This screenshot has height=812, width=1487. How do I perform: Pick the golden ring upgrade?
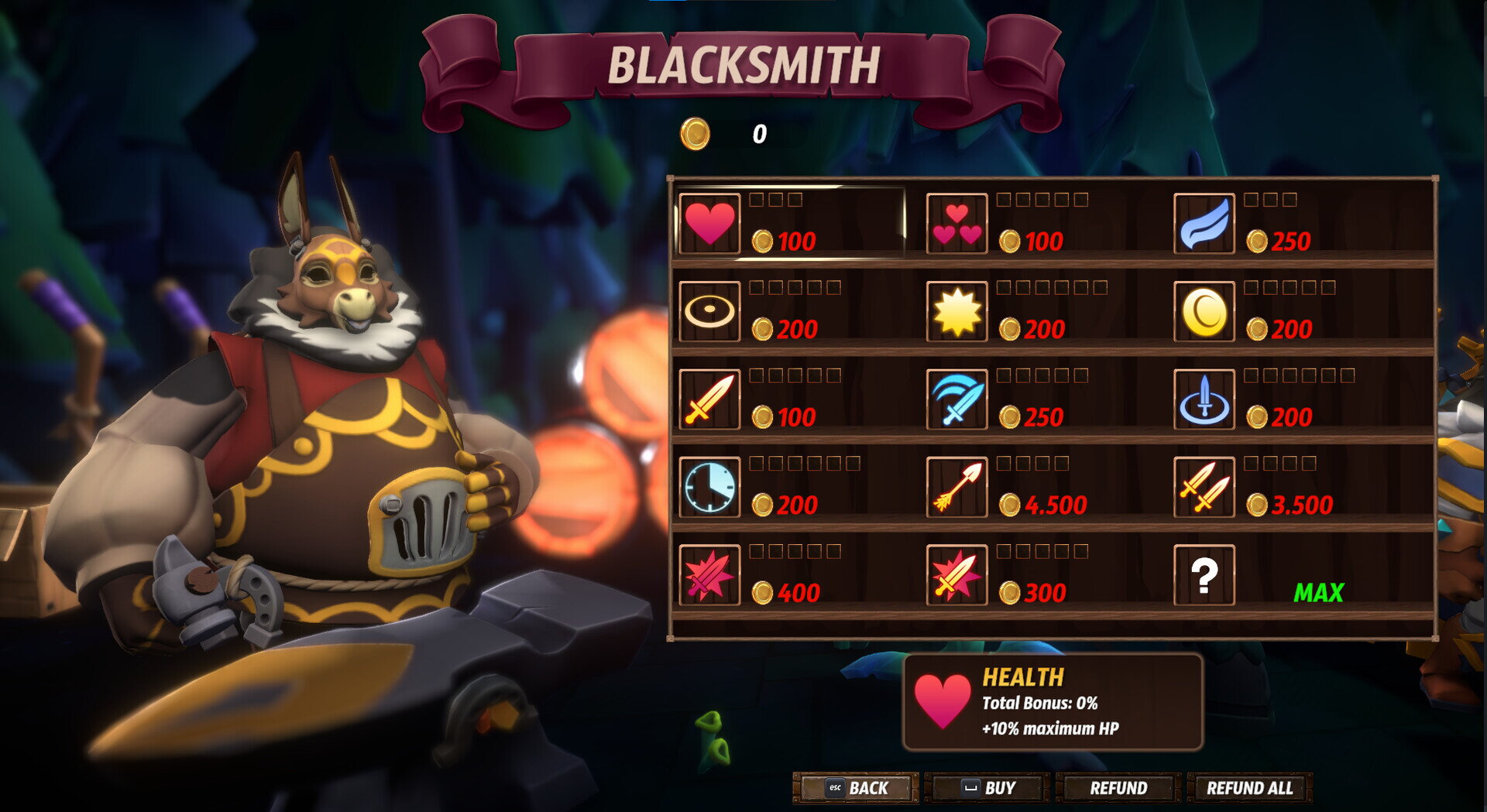click(709, 311)
